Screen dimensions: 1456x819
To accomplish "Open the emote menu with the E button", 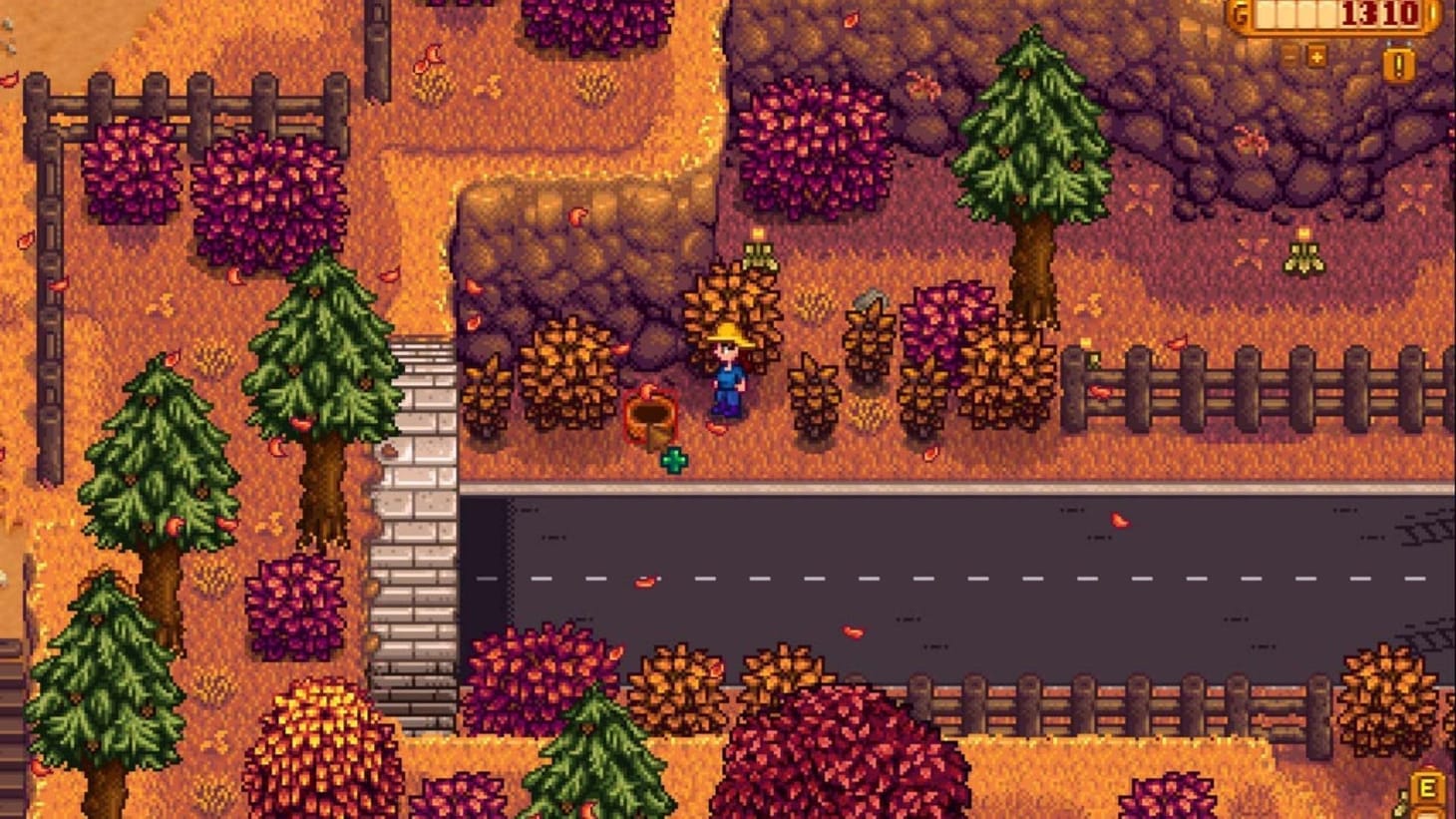I will [1427, 788].
